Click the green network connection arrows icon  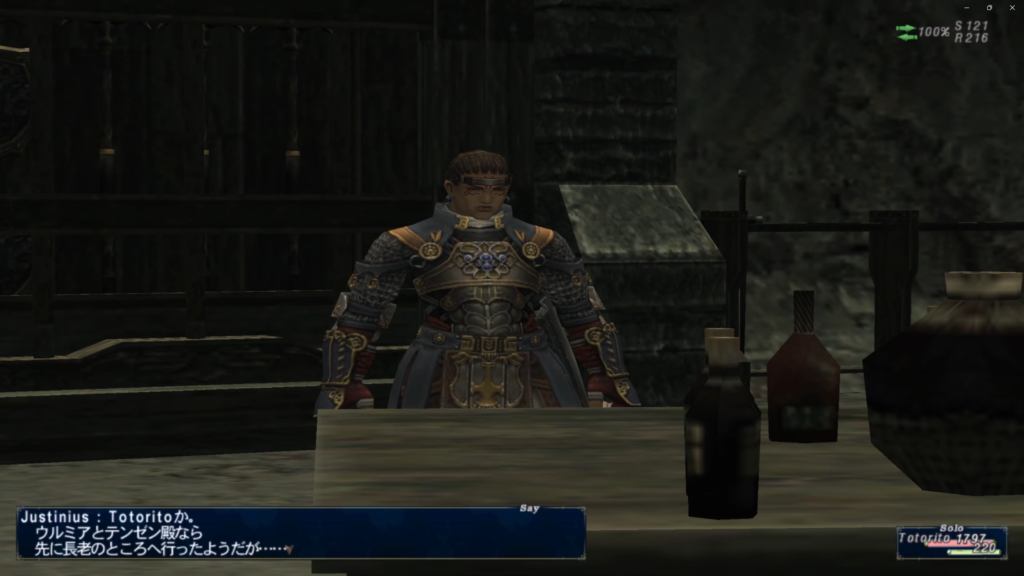[x=906, y=32]
